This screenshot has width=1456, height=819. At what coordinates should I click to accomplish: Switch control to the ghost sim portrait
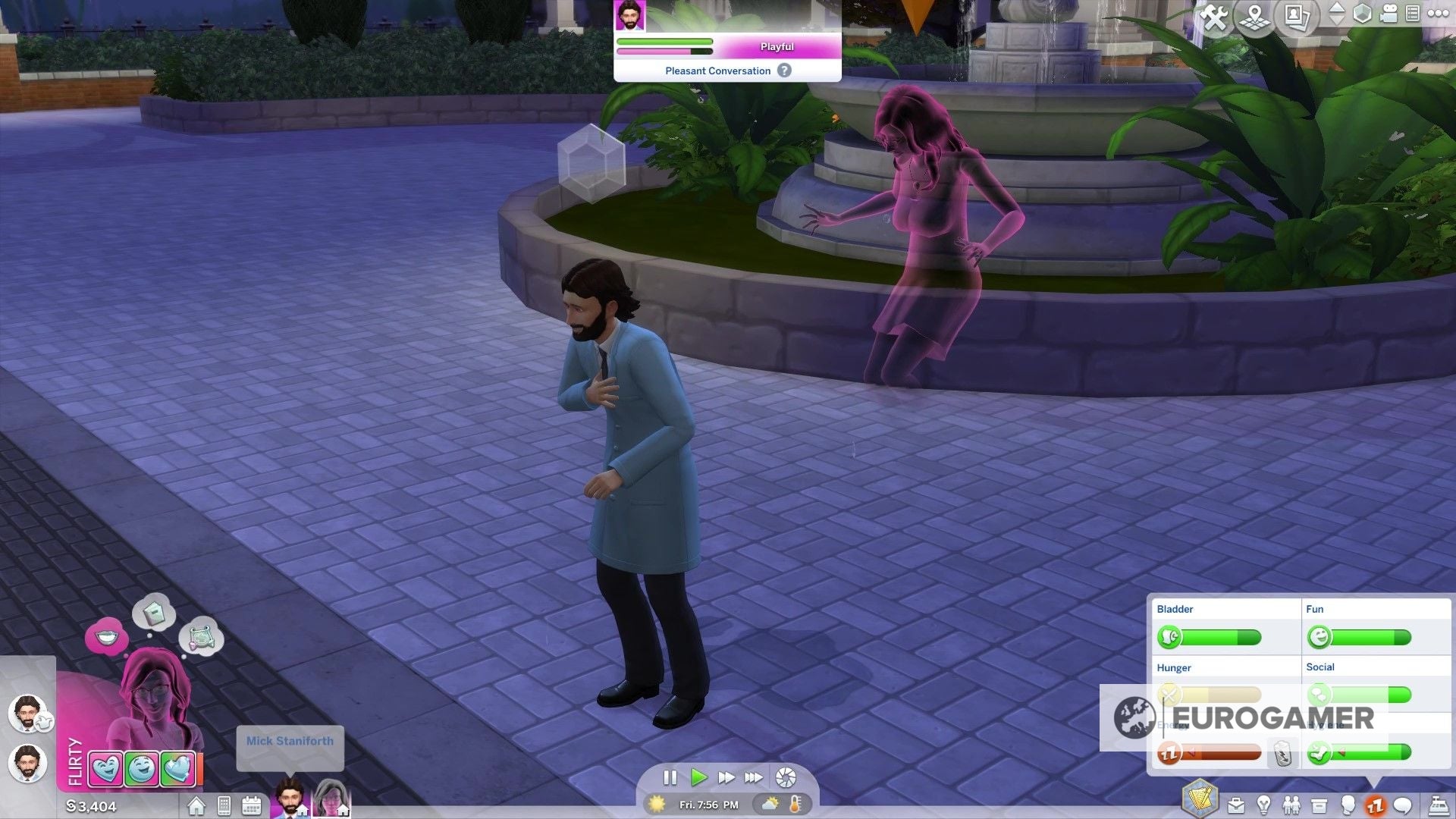pos(331,800)
